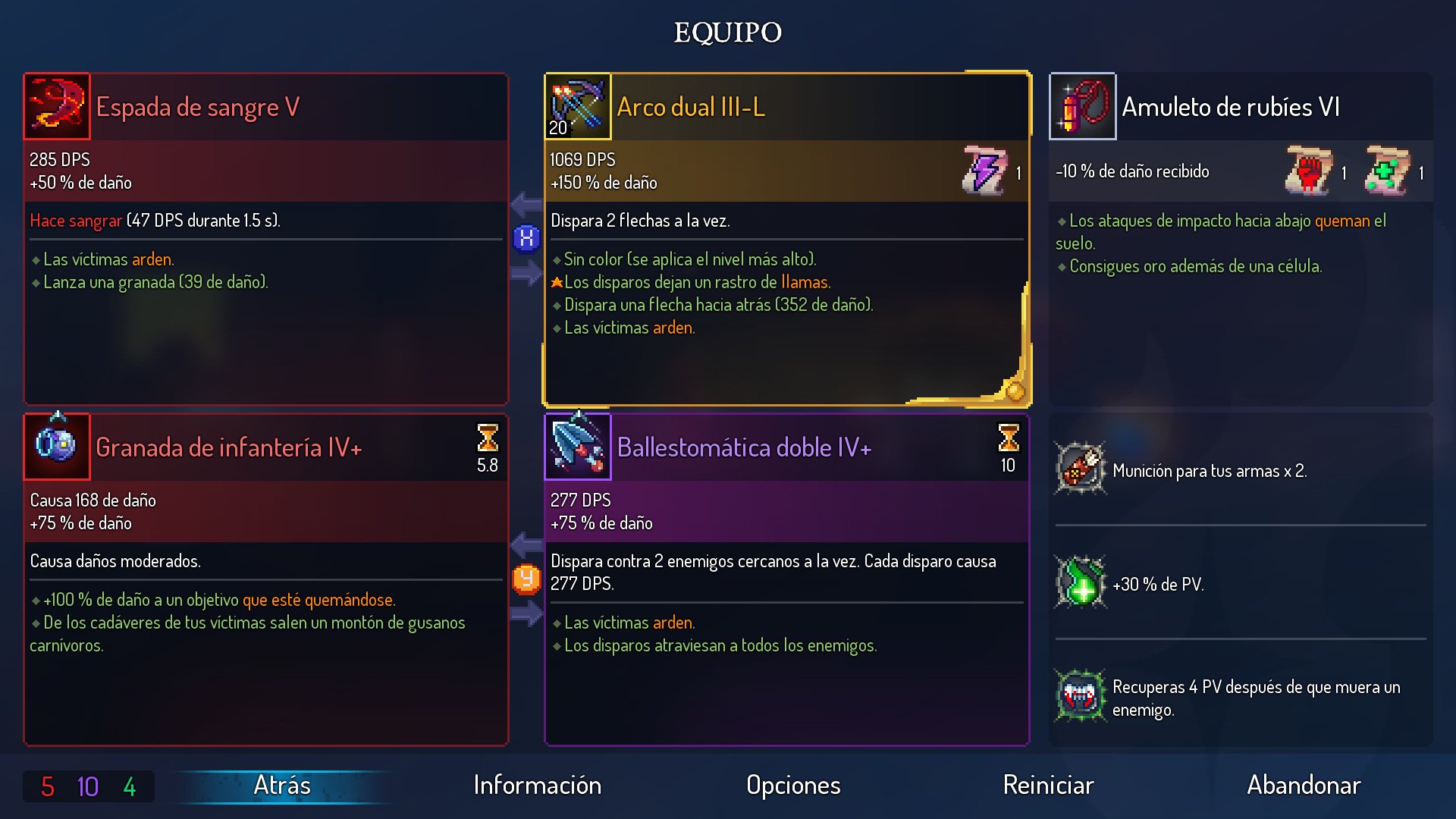Click the Munición para tus armas mutation icon

1080,470
